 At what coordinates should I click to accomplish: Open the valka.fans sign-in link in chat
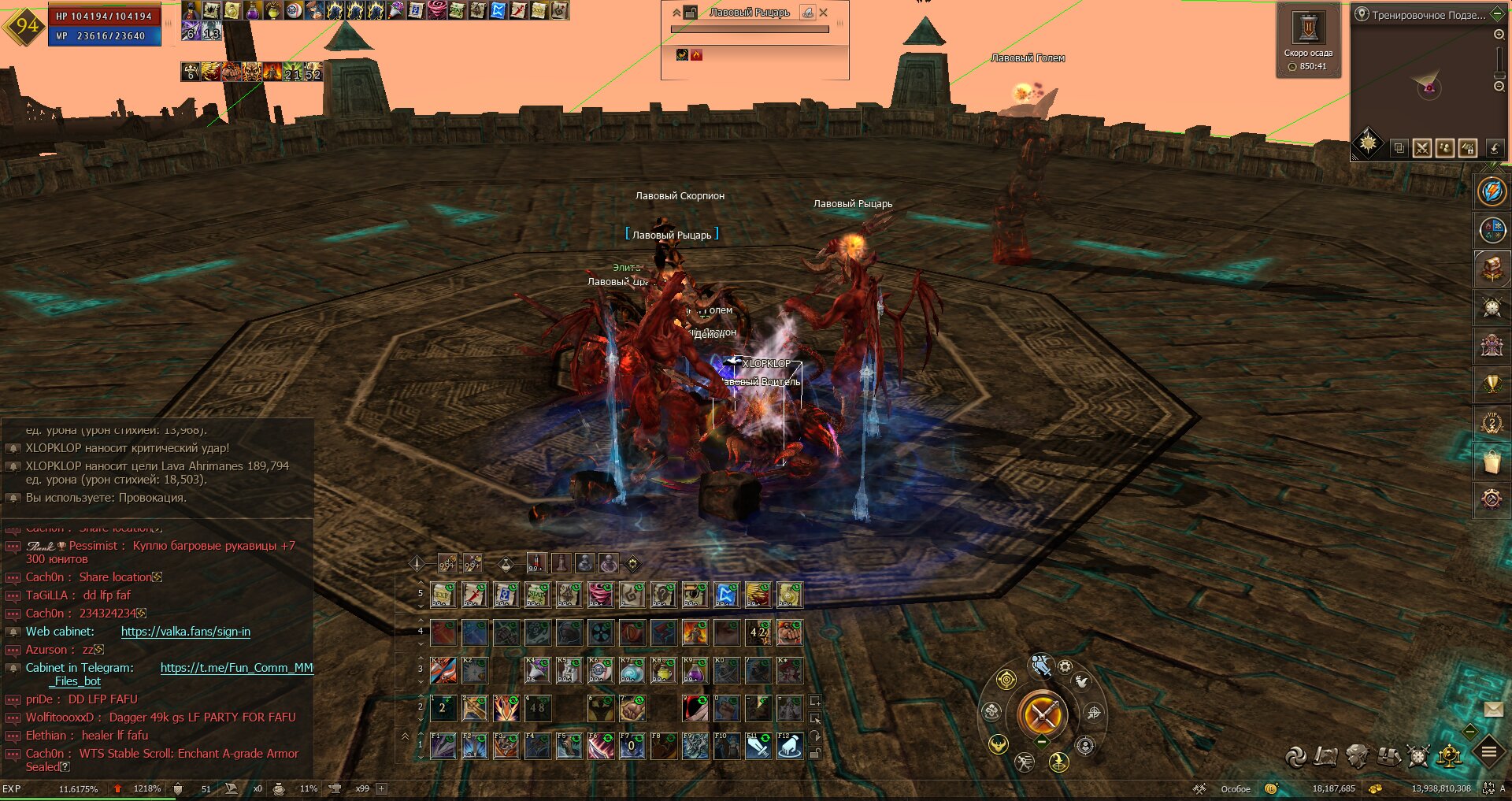(186, 632)
